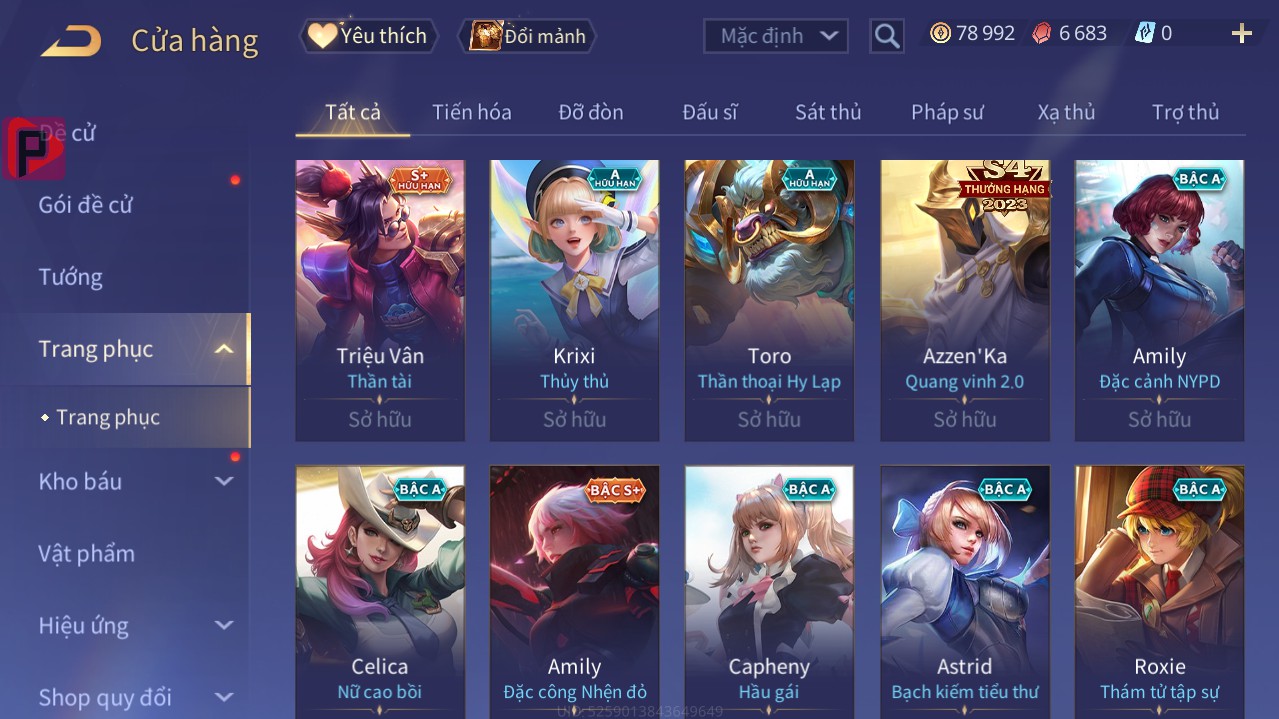
Task: Open the Mặc định sort dropdown
Action: click(776, 37)
